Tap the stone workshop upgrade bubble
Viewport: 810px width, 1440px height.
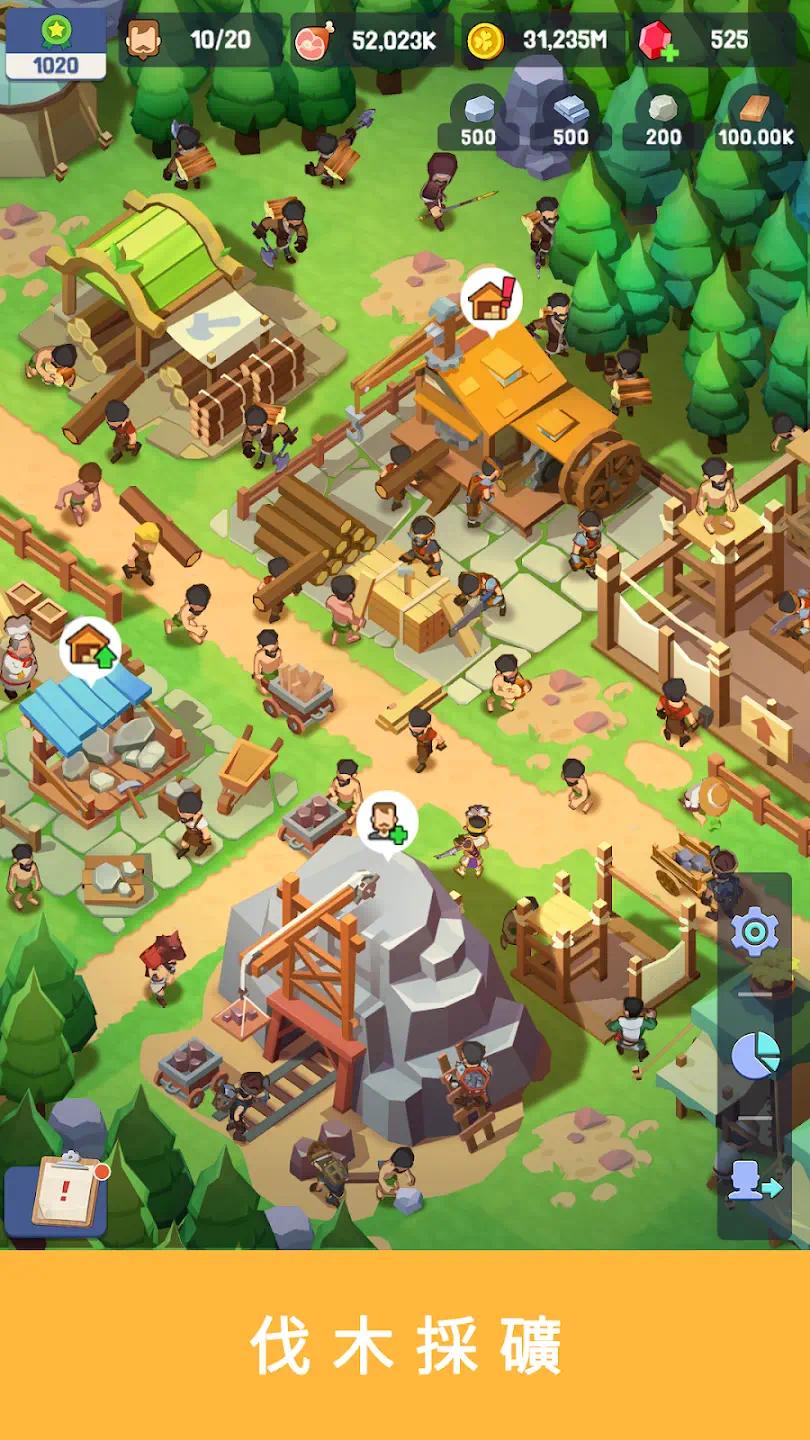(91, 648)
